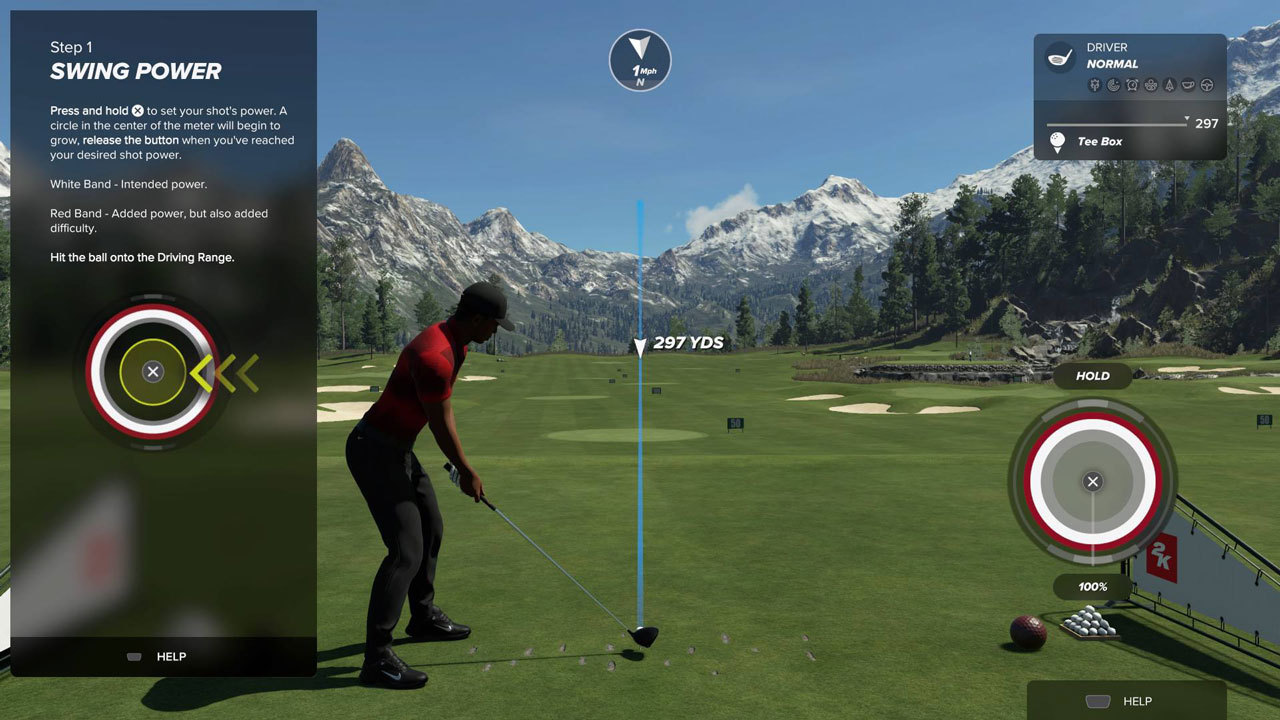This screenshot has height=720, width=1280.
Task: Click the cup-shaped icon in club panel
Action: click(1188, 85)
